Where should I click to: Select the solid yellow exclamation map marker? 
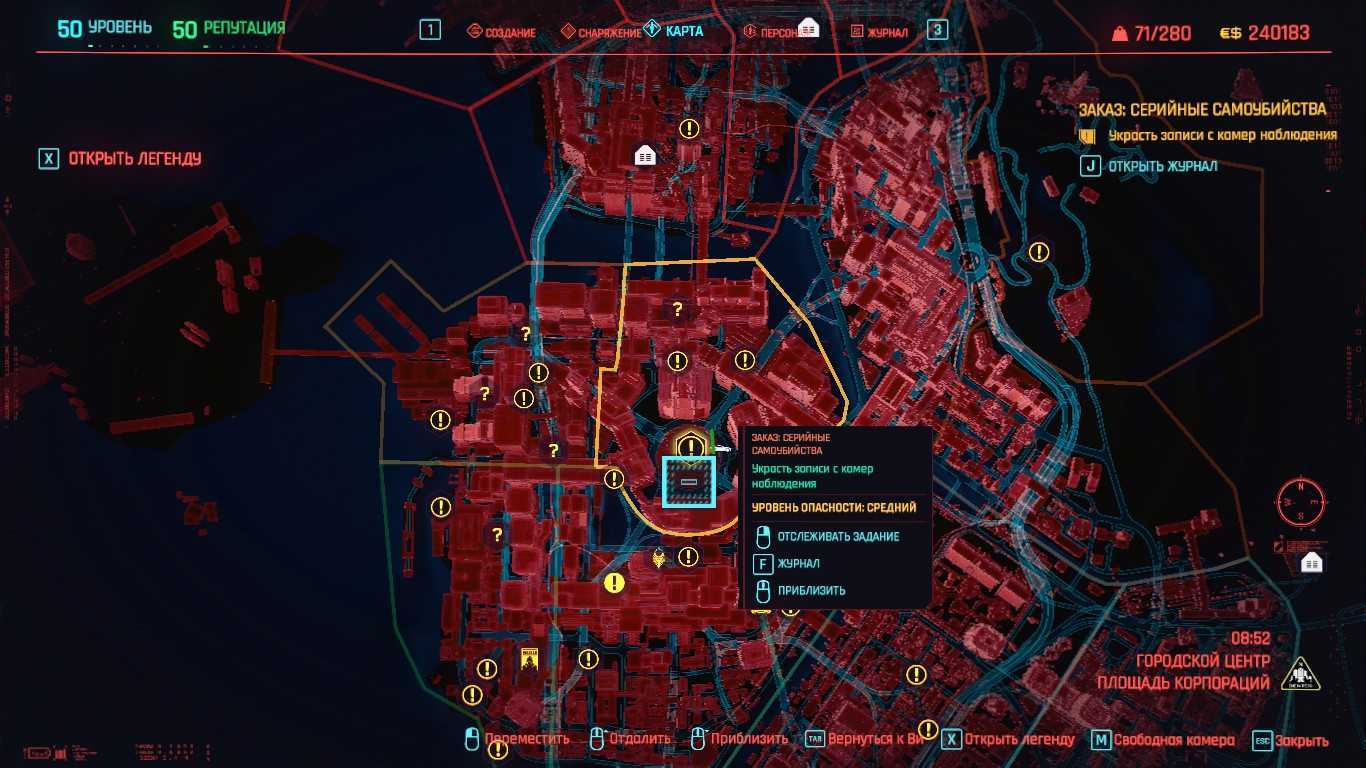(x=614, y=582)
